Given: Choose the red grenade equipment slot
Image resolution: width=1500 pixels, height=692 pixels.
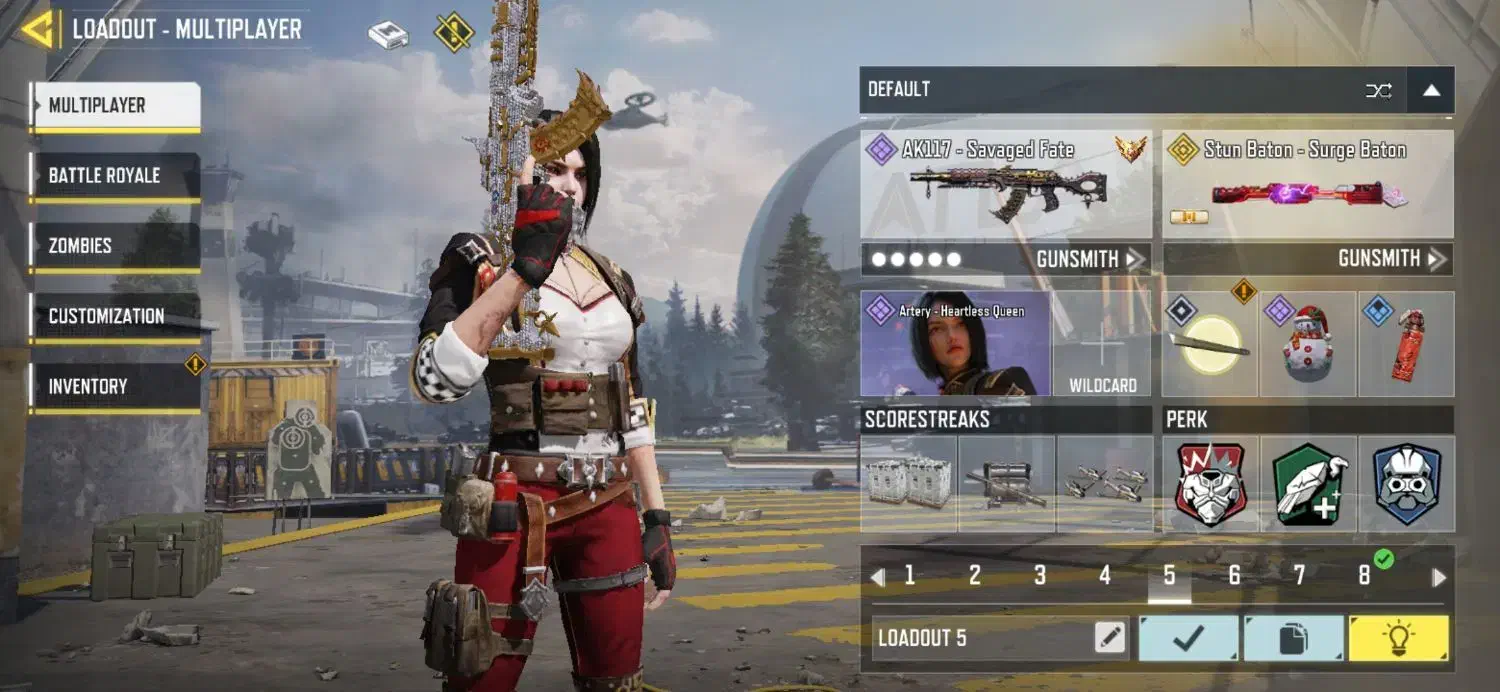Looking at the screenshot, I should pos(1406,343).
